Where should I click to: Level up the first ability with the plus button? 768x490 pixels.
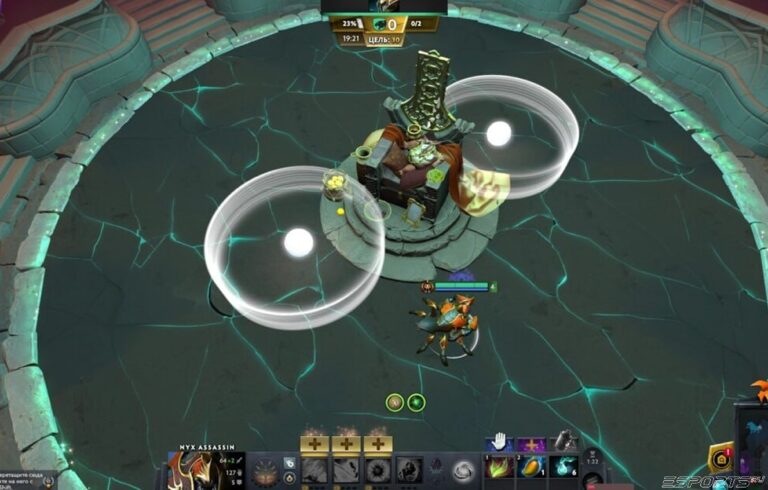pos(315,443)
